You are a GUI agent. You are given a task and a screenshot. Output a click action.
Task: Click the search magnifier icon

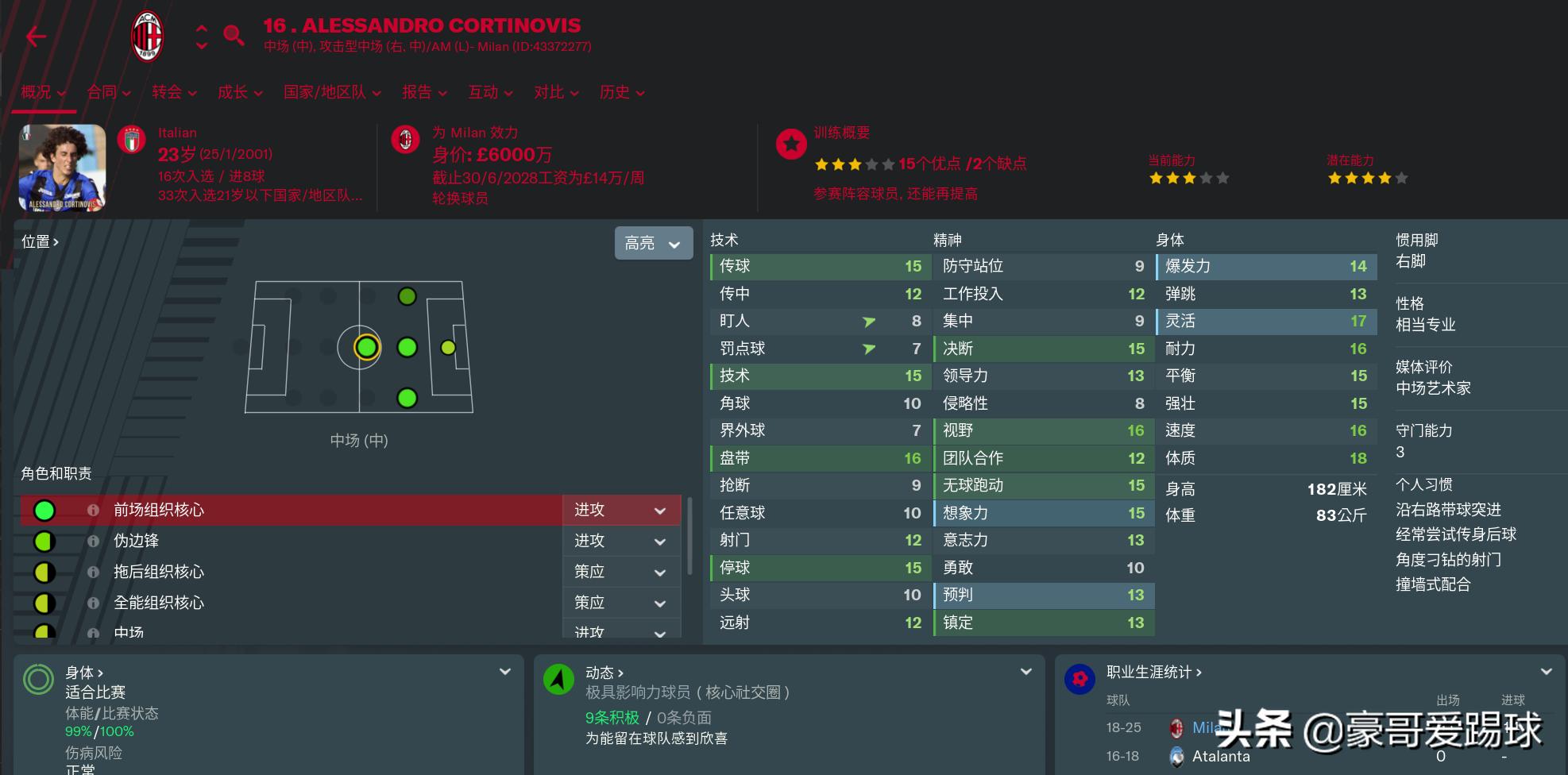[x=234, y=36]
